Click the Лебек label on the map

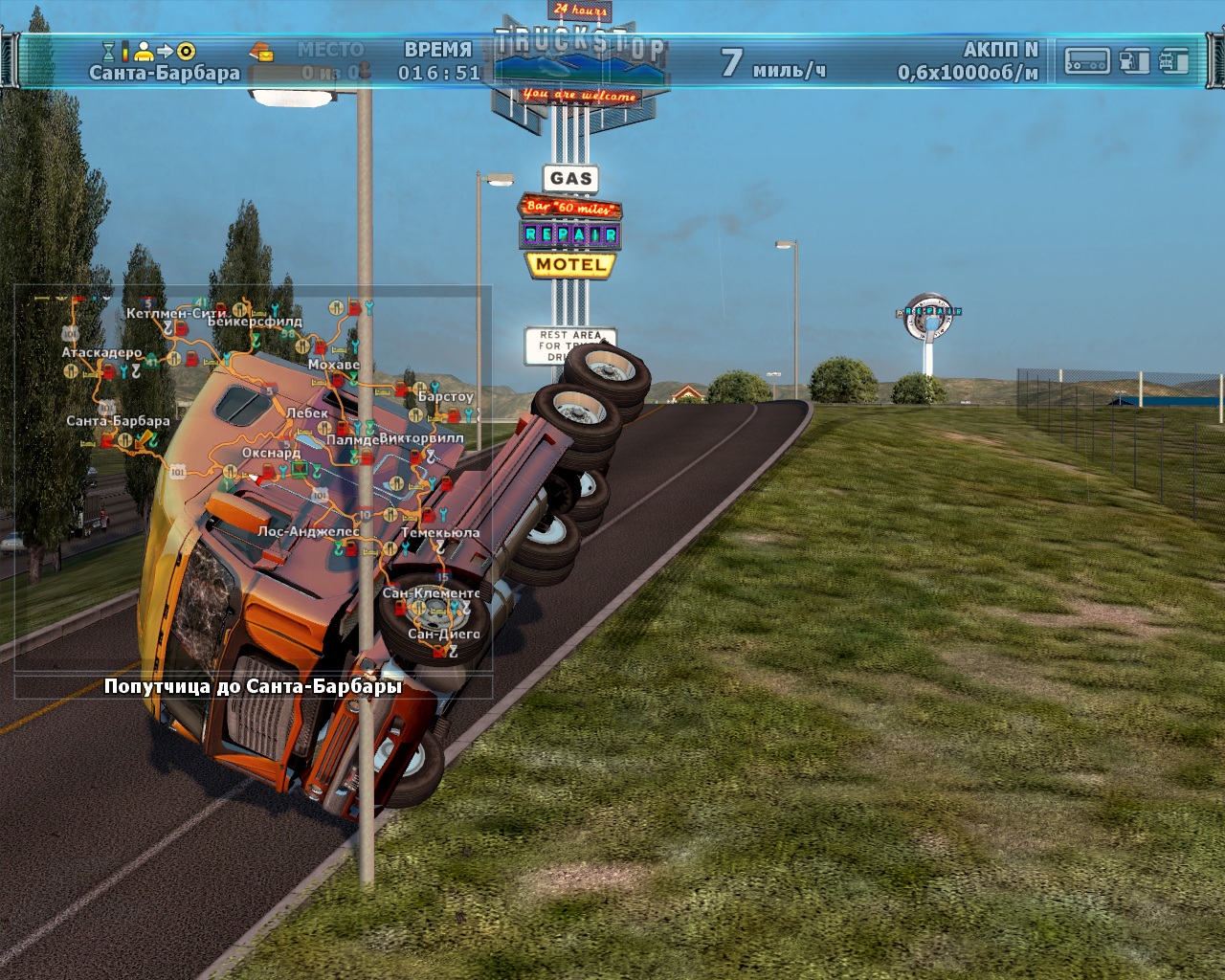(306, 413)
